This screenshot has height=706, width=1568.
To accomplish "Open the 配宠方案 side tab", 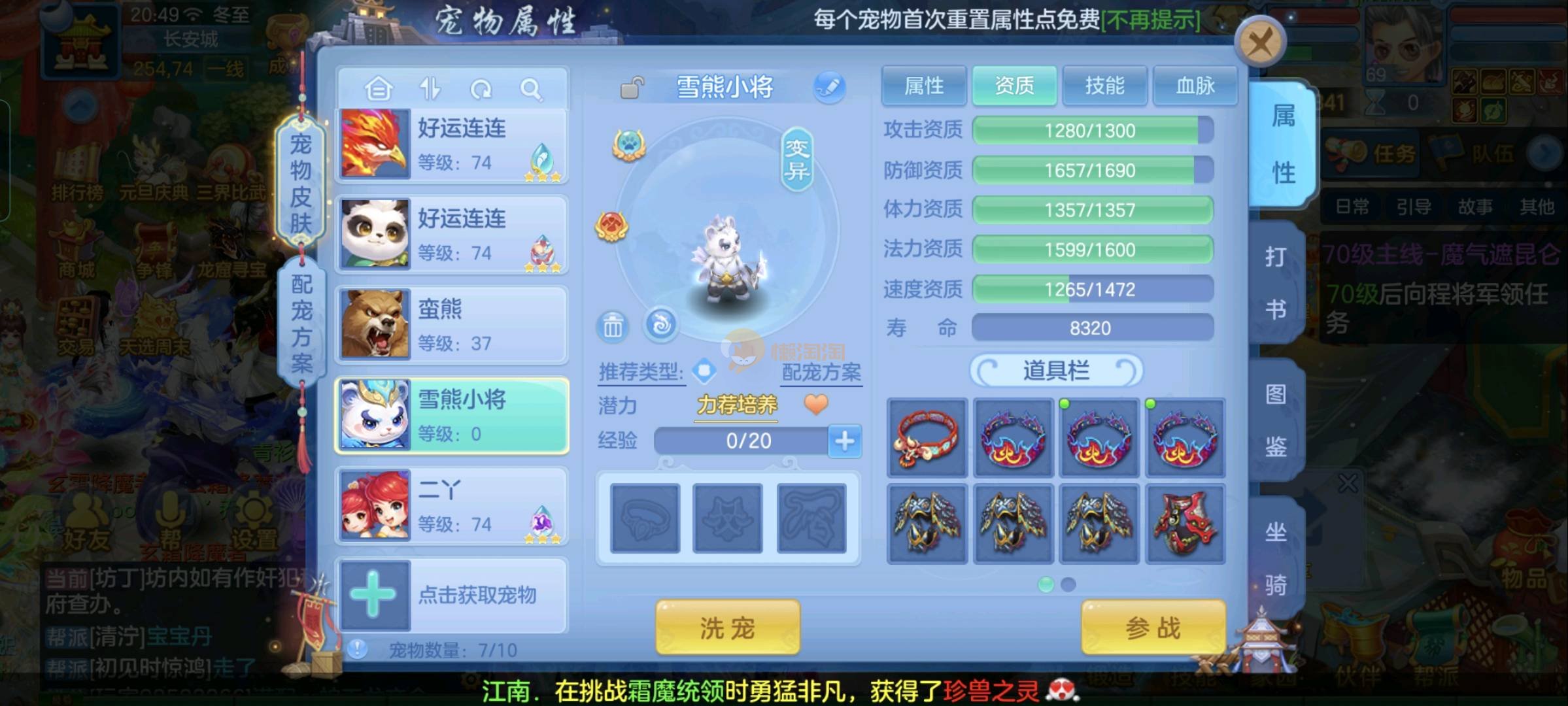I will tap(301, 323).
